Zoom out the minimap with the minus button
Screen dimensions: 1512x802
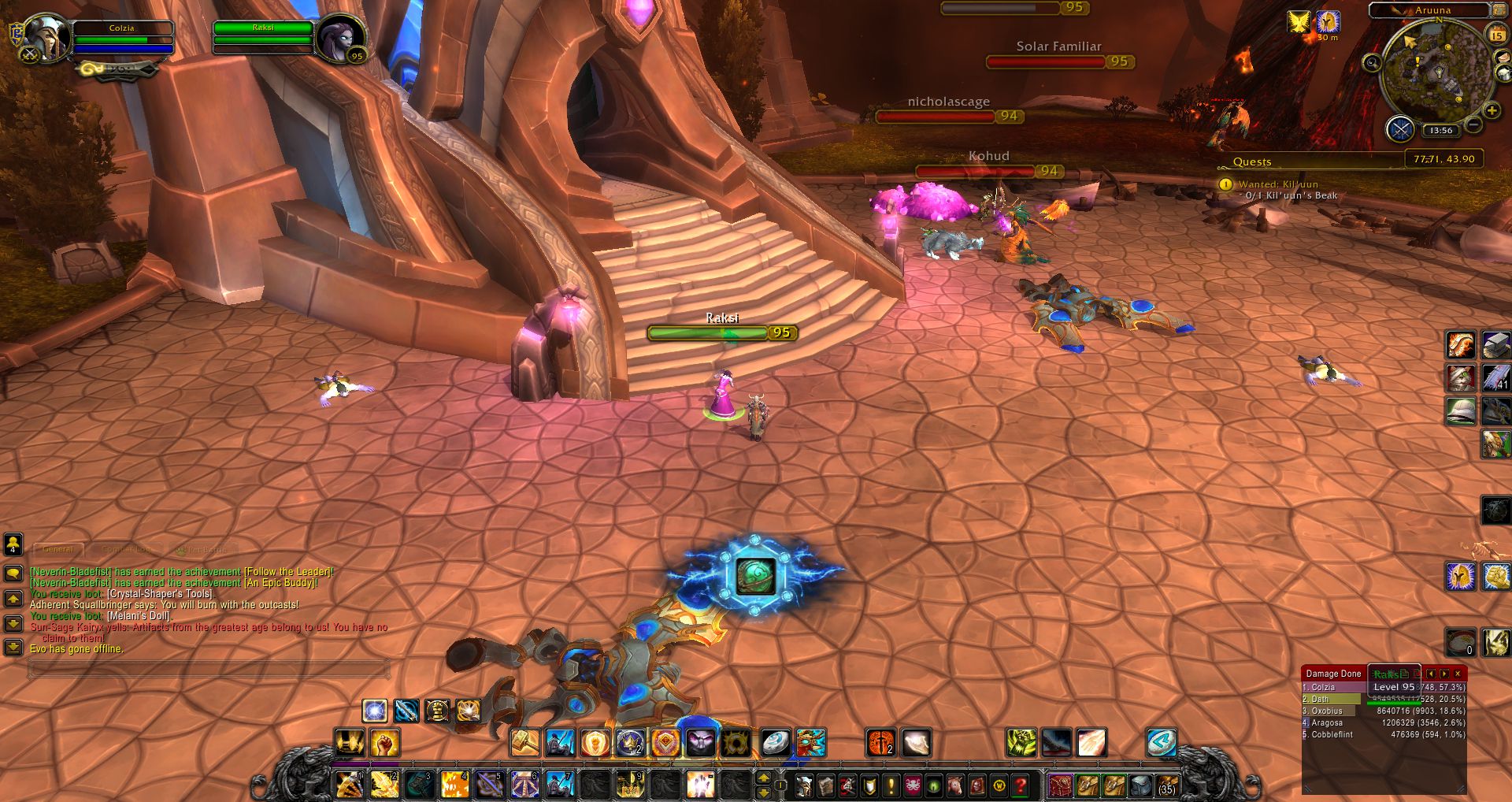click(1474, 124)
